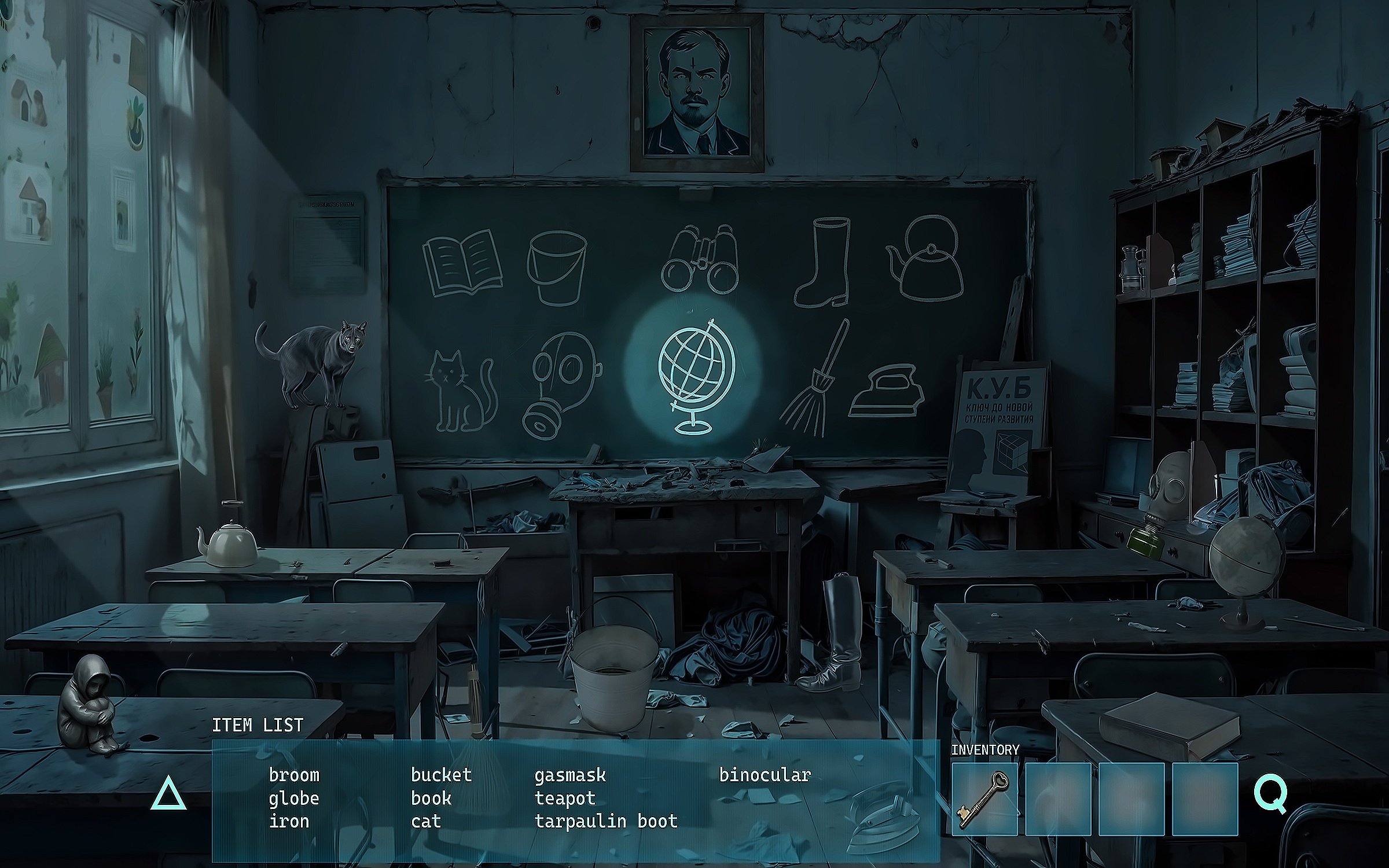Select "broom" in the item list
1389x868 pixels.
[294, 775]
